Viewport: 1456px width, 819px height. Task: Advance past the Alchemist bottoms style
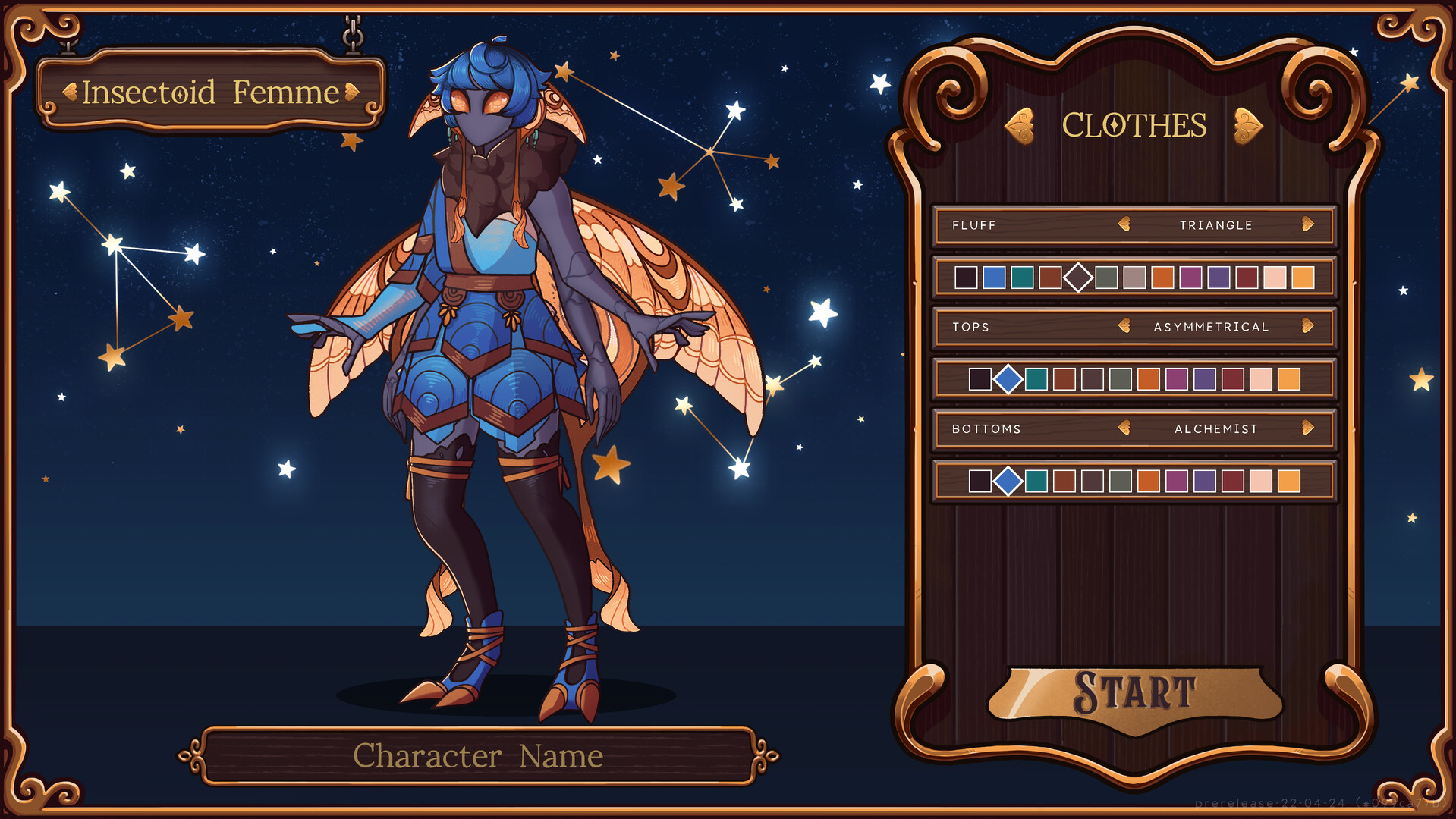coord(1307,428)
